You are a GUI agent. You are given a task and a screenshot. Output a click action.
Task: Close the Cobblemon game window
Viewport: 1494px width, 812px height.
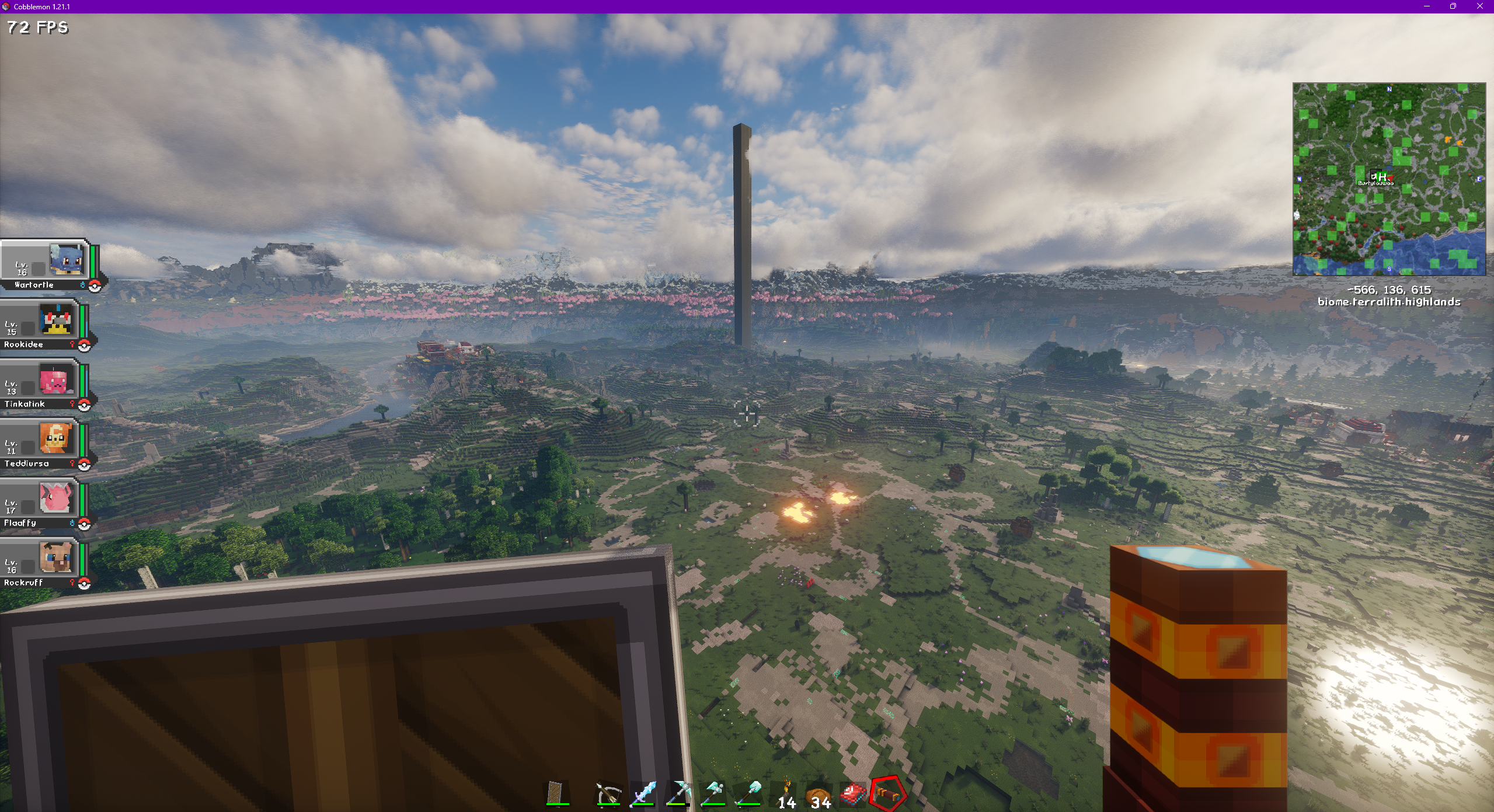pos(1479,6)
